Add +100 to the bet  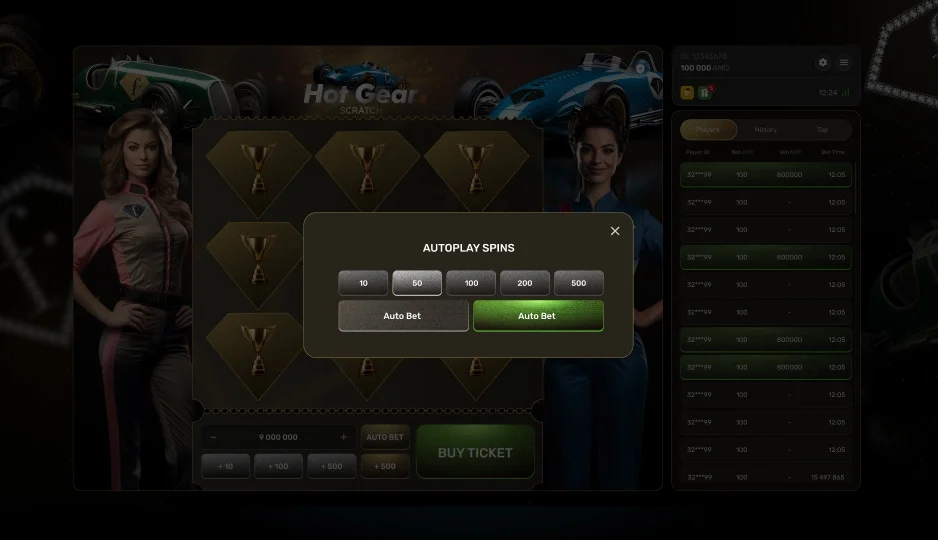[x=278, y=466]
